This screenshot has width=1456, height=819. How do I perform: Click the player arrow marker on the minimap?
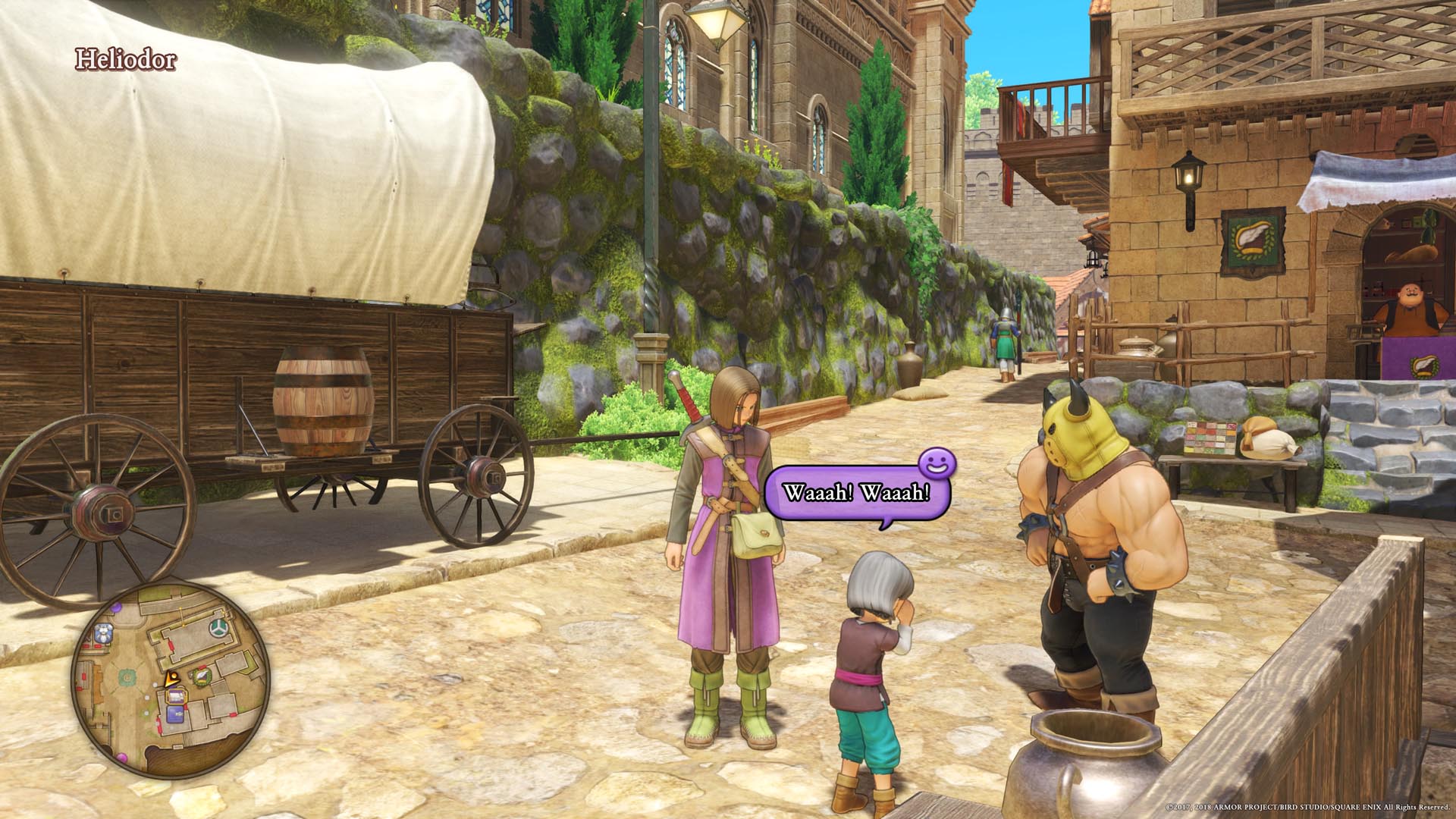(171, 679)
